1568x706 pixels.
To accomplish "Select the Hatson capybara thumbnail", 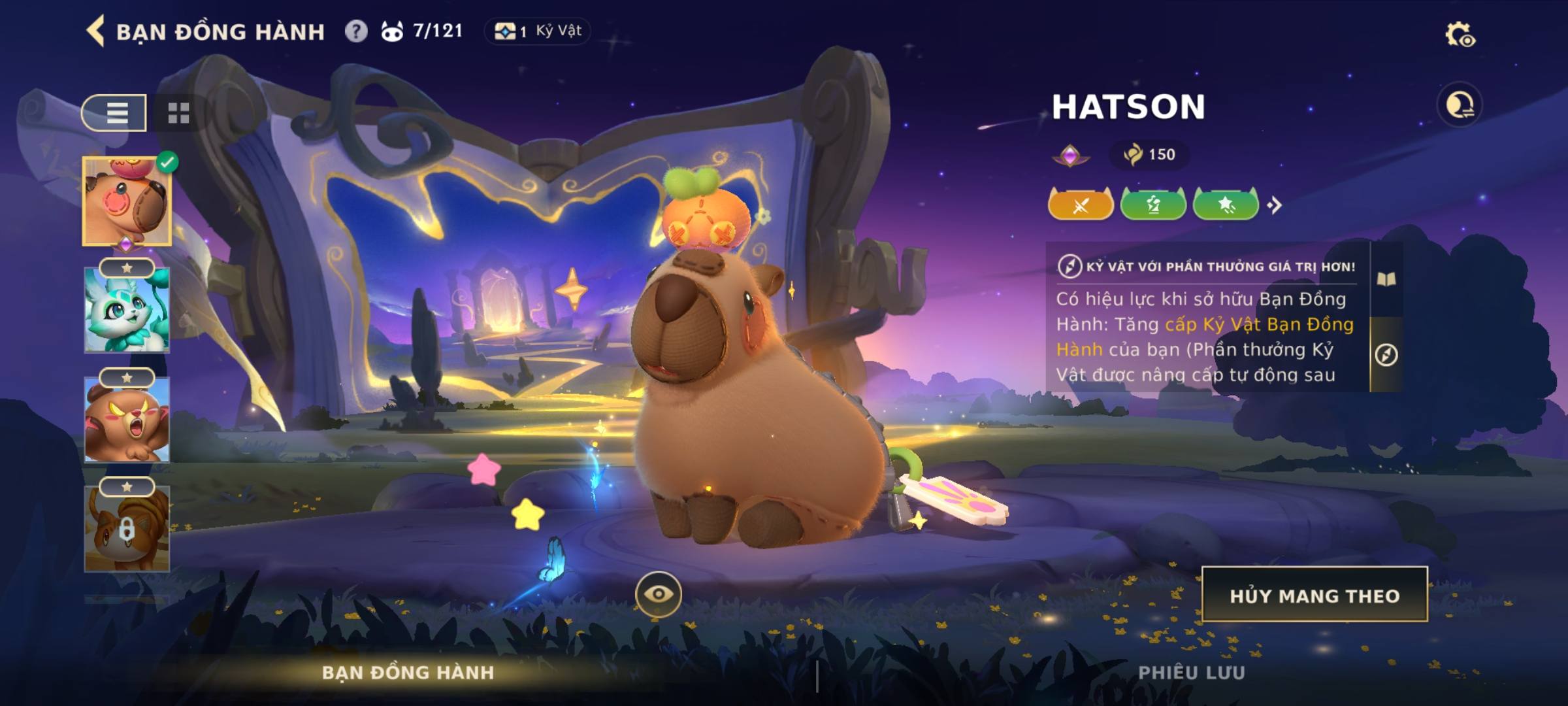I will [x=127, y=201].
